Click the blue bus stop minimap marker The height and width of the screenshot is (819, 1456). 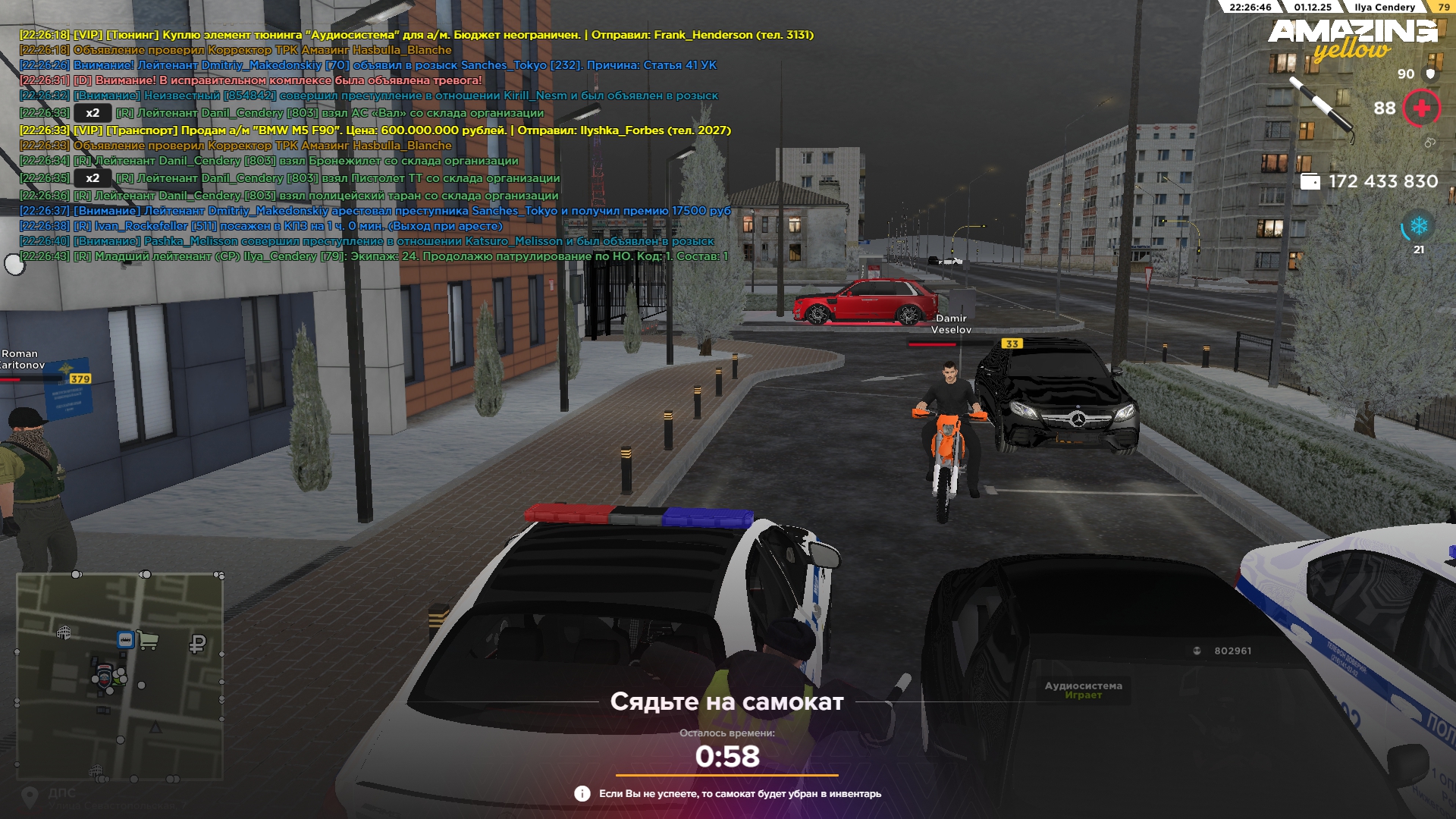click(x=125, y=640)
